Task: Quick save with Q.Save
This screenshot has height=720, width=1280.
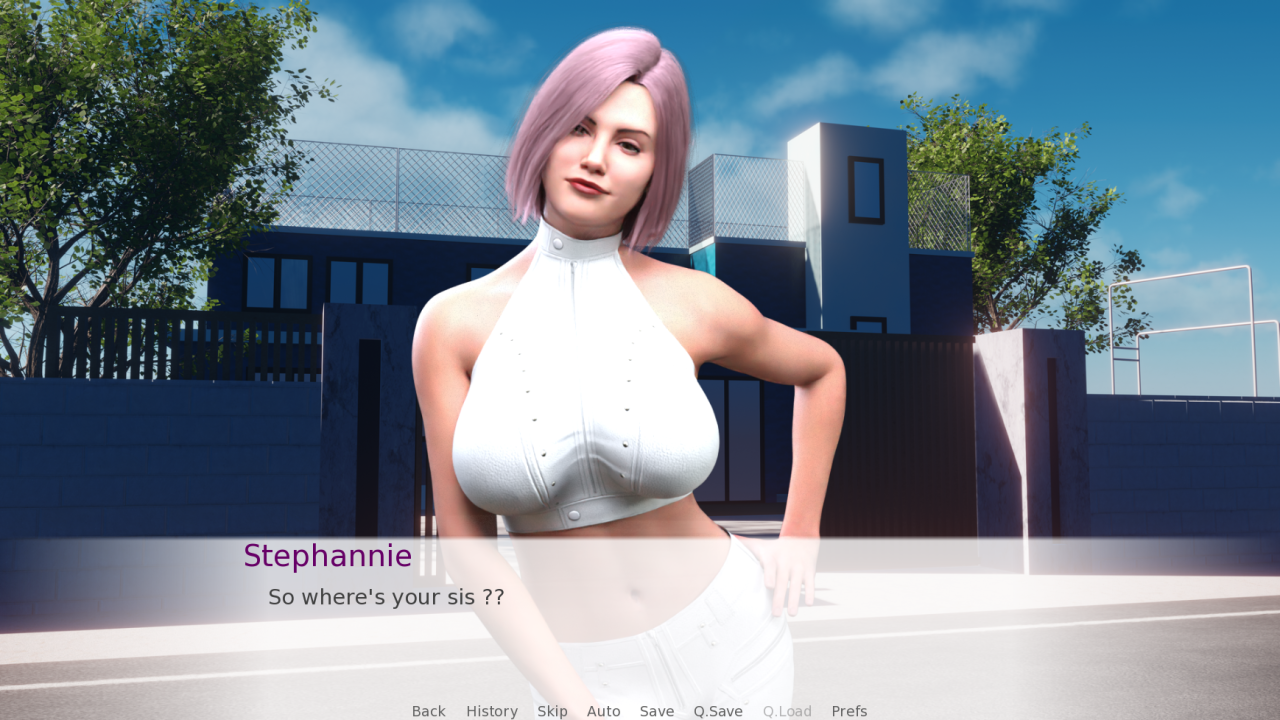Action: tap(718, 711)
